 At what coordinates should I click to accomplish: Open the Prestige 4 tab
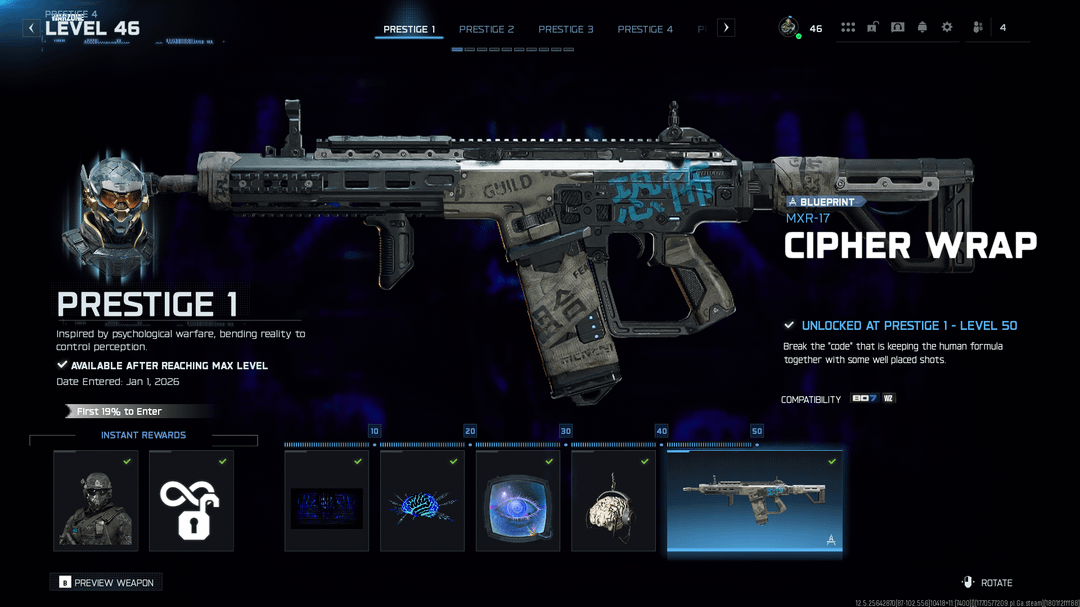click(x=645, y=29)
